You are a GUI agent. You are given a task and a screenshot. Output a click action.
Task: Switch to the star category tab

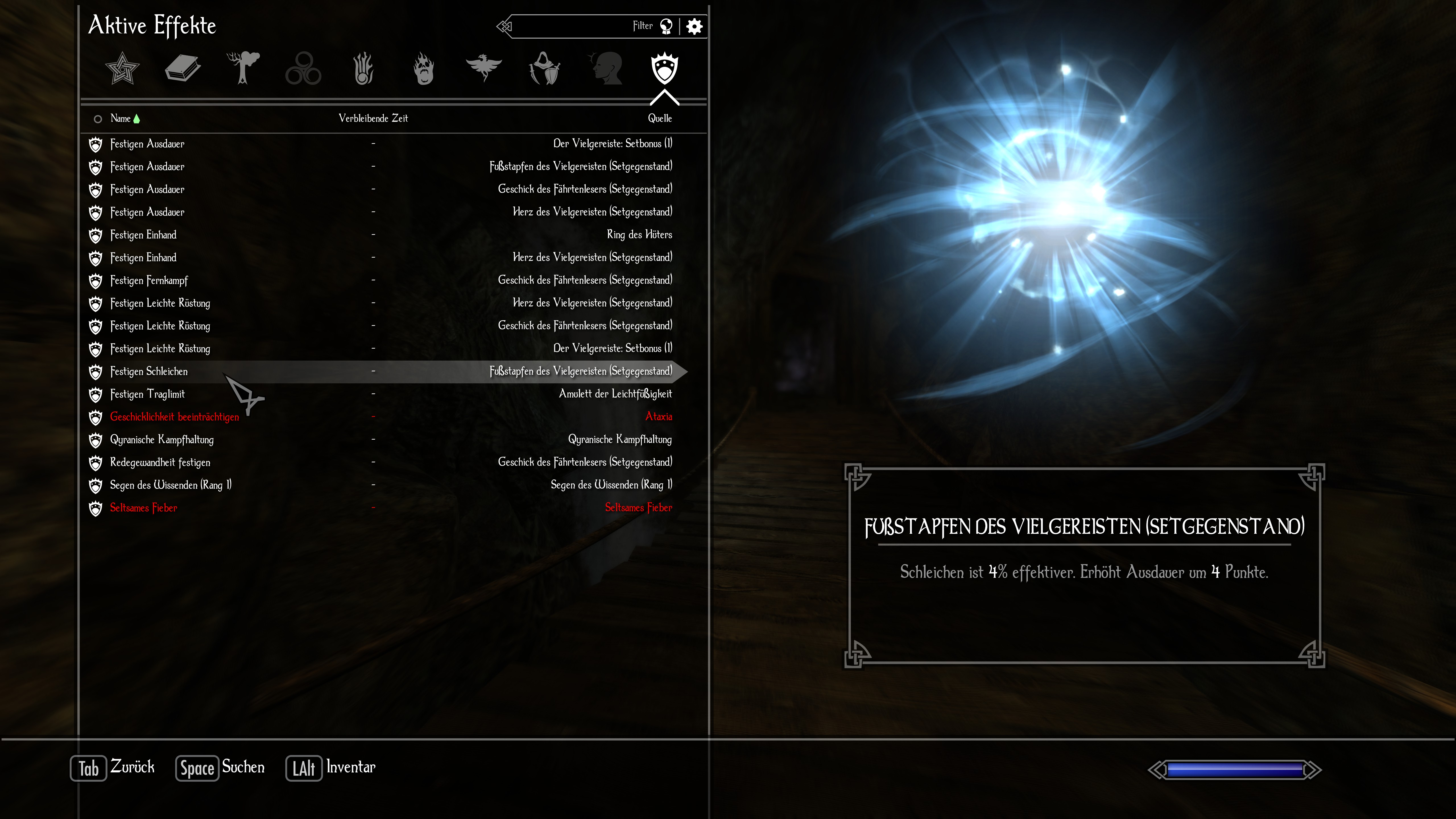122,68
